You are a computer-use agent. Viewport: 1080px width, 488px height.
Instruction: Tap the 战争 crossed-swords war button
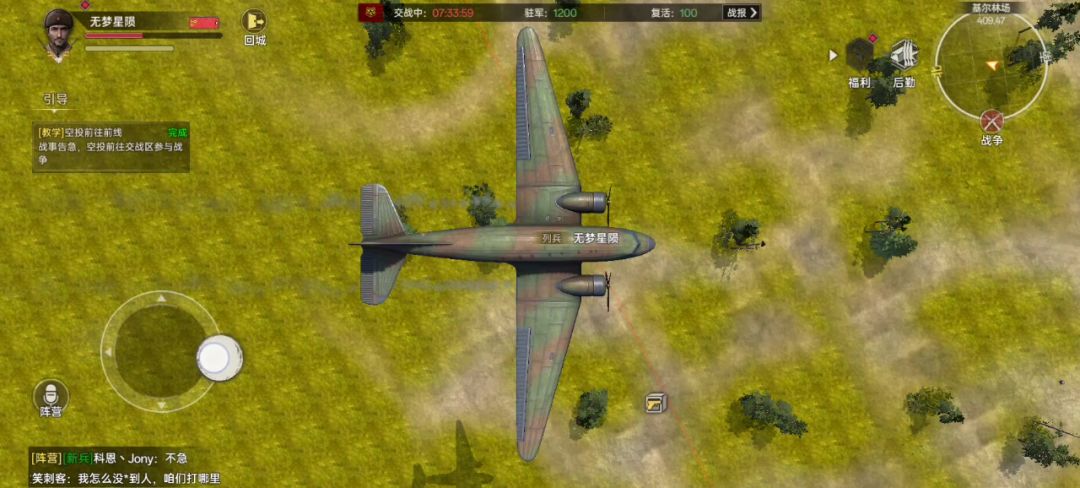pyautogui.click(x=991, y=123)
